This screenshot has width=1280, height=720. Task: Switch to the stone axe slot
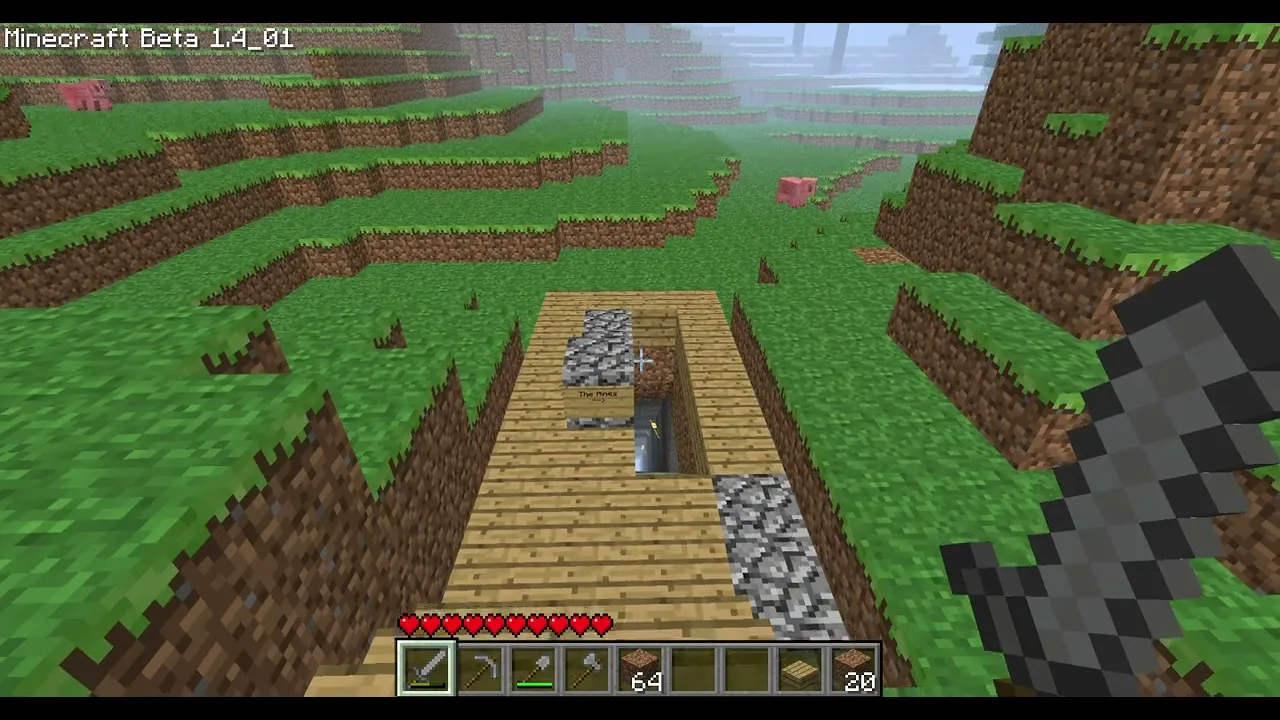click(587, 669)
